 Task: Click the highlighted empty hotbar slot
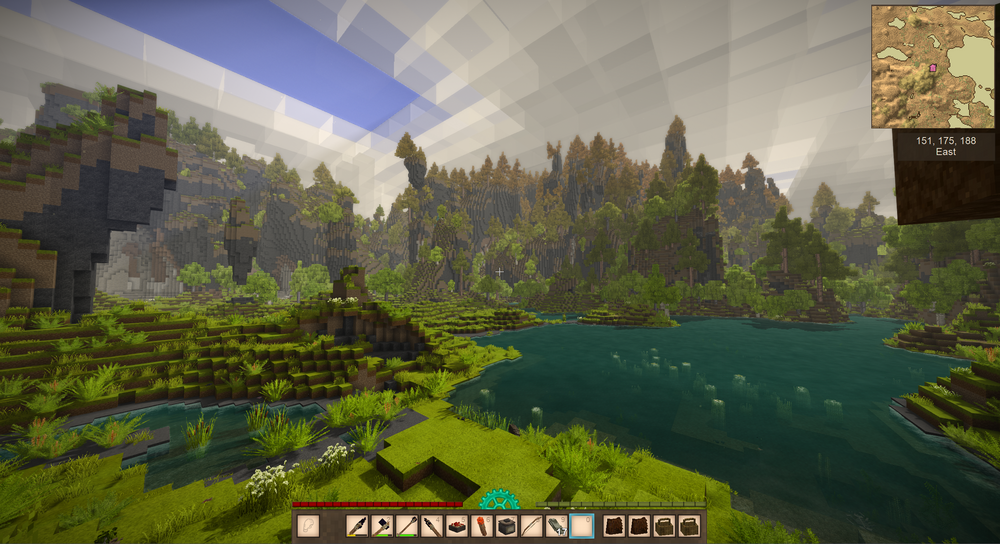(x=582, y=526)
